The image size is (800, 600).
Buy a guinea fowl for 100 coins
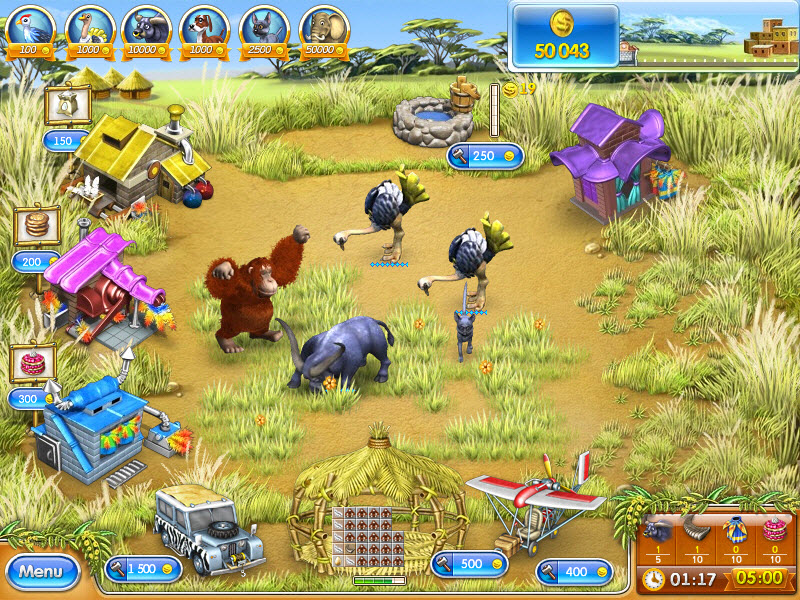[x=30, y=28]
